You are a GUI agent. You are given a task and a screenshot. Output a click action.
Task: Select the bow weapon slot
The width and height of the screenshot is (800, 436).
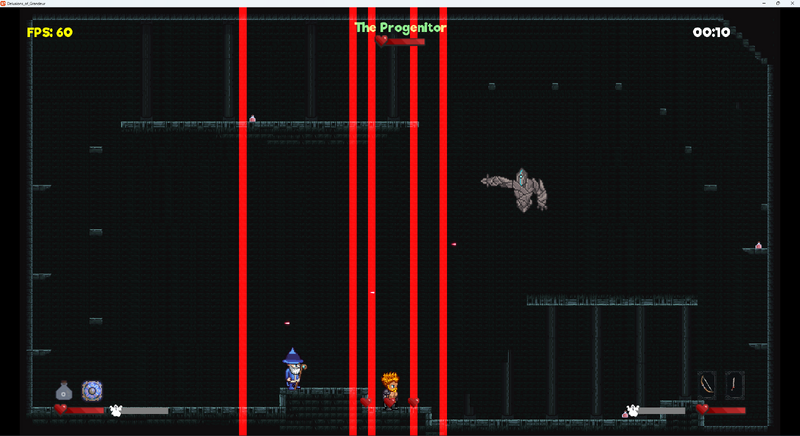pyautogui.click(x=707, y=384)
